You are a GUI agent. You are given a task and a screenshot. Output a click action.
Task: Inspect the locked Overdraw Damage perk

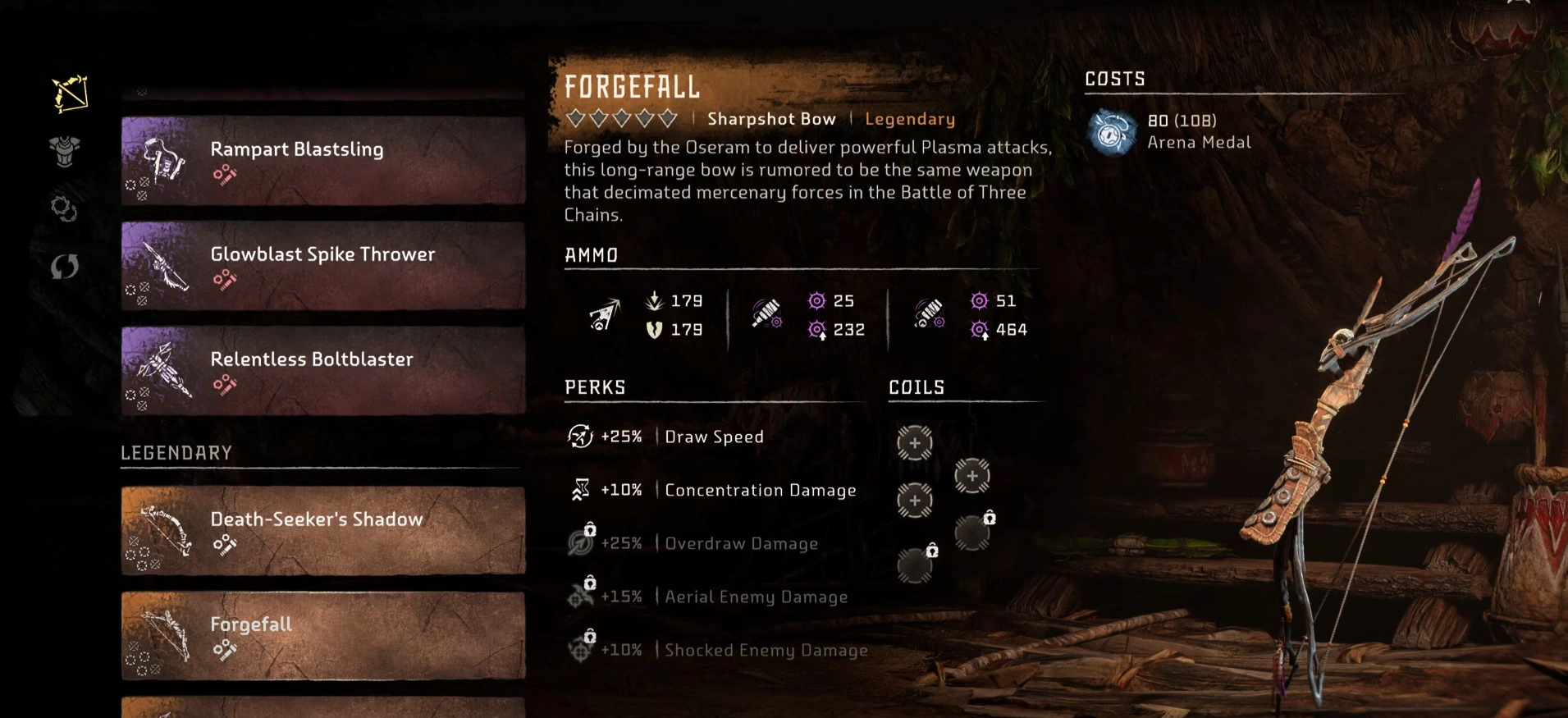[x=740, y=543]
